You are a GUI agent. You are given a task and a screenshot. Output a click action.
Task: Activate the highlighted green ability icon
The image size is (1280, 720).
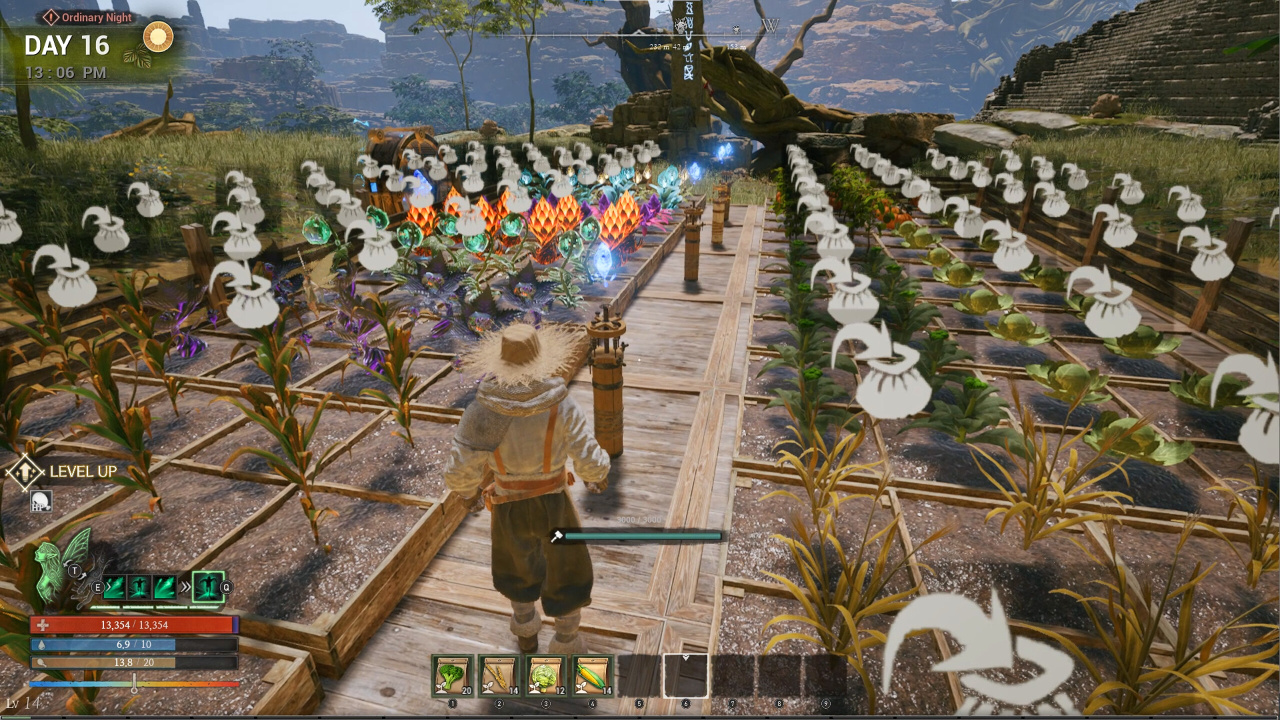(x=207, y=586)
